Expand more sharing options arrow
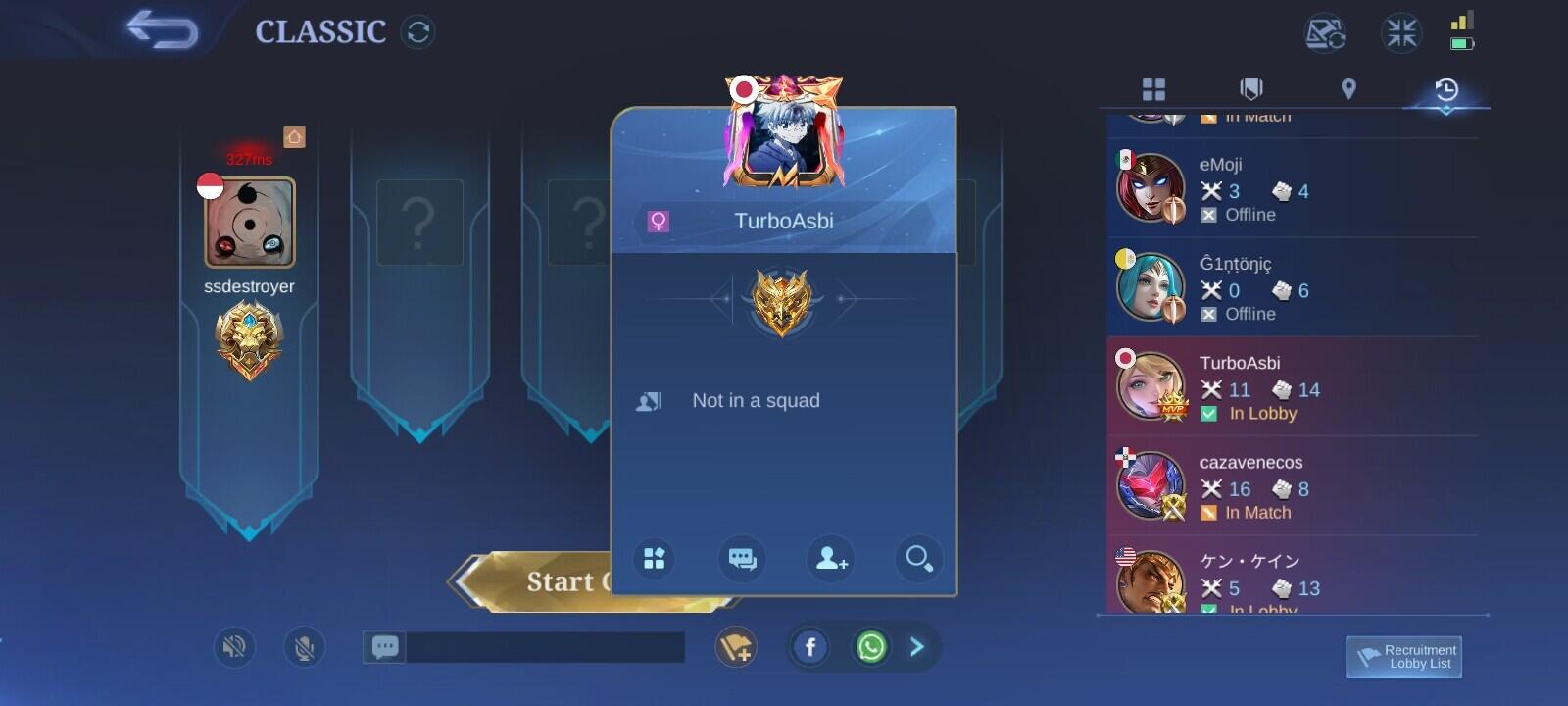1568x706 pixels. tap(917, 647)
